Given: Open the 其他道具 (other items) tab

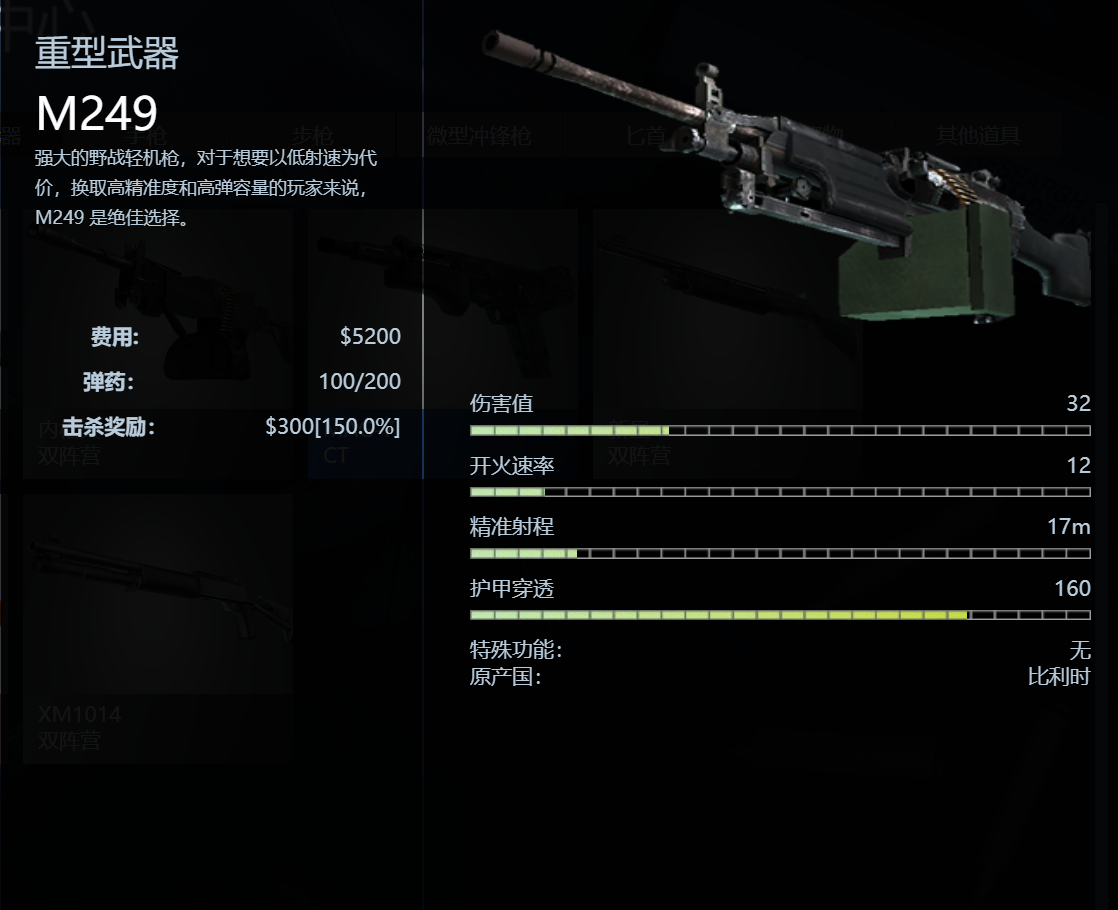Looking at the screenshot, I should click(x=977, y=135).
